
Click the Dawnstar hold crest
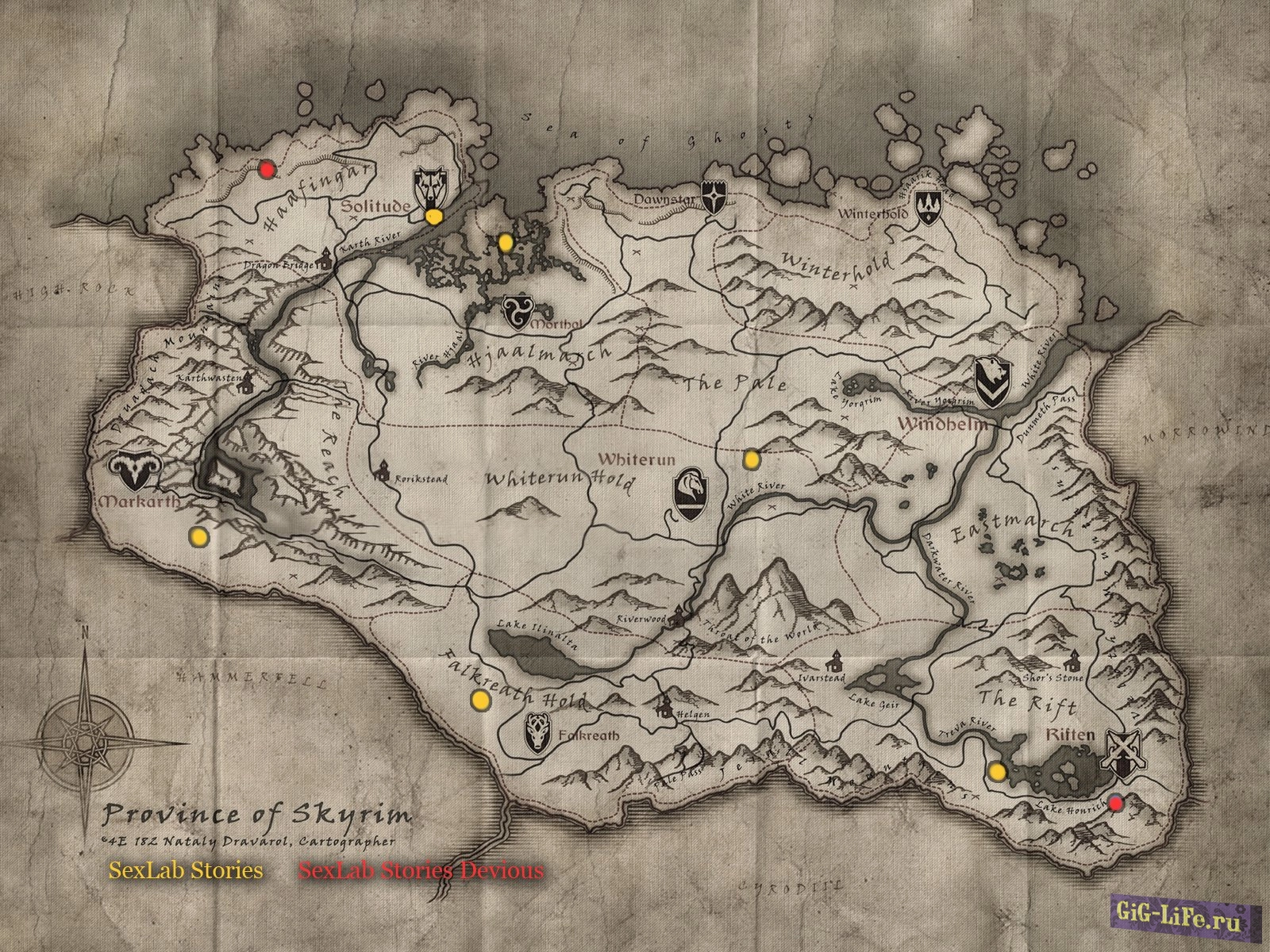tap(714, 196)
